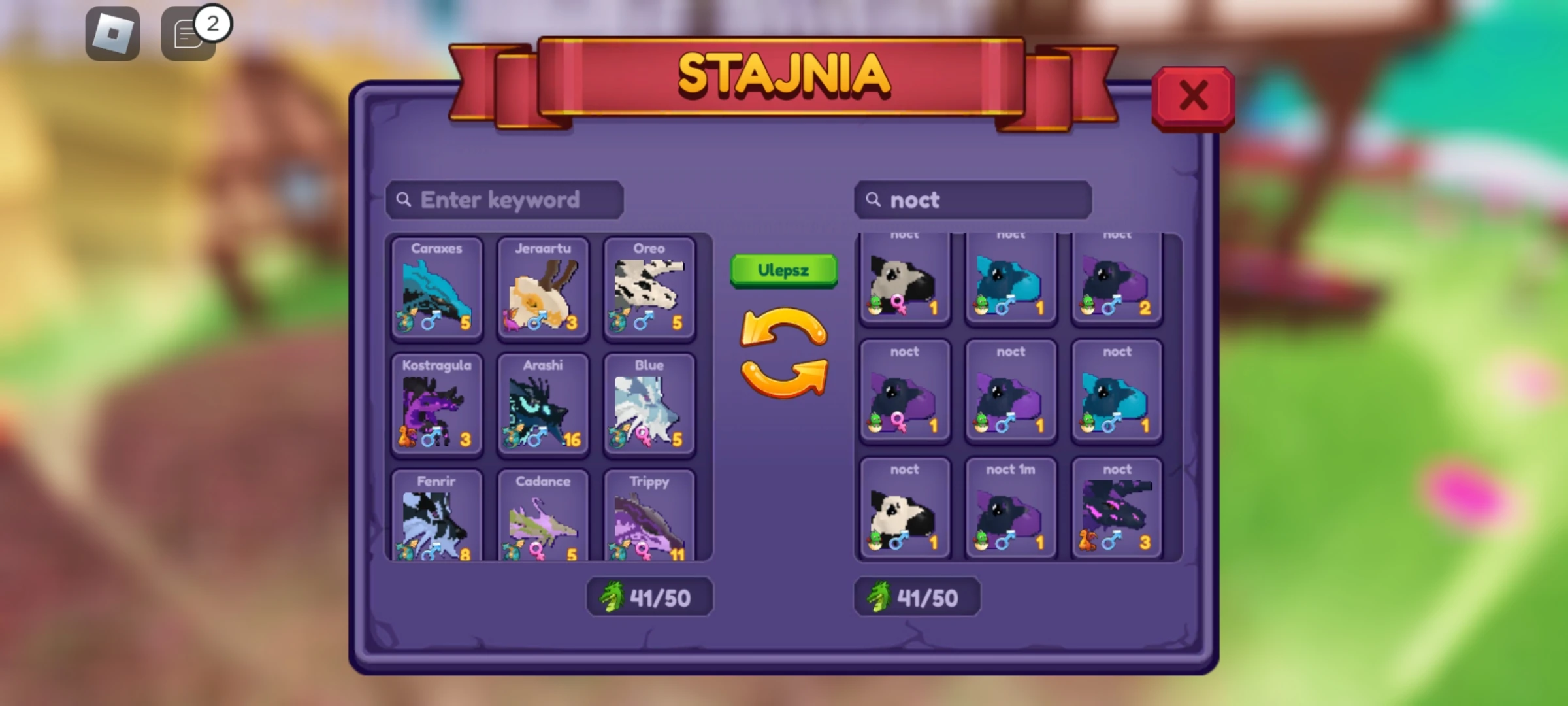Open the chat icon with badge 2
The height and width of the screenshot is (706, 1568).
(x=188, y=34)
